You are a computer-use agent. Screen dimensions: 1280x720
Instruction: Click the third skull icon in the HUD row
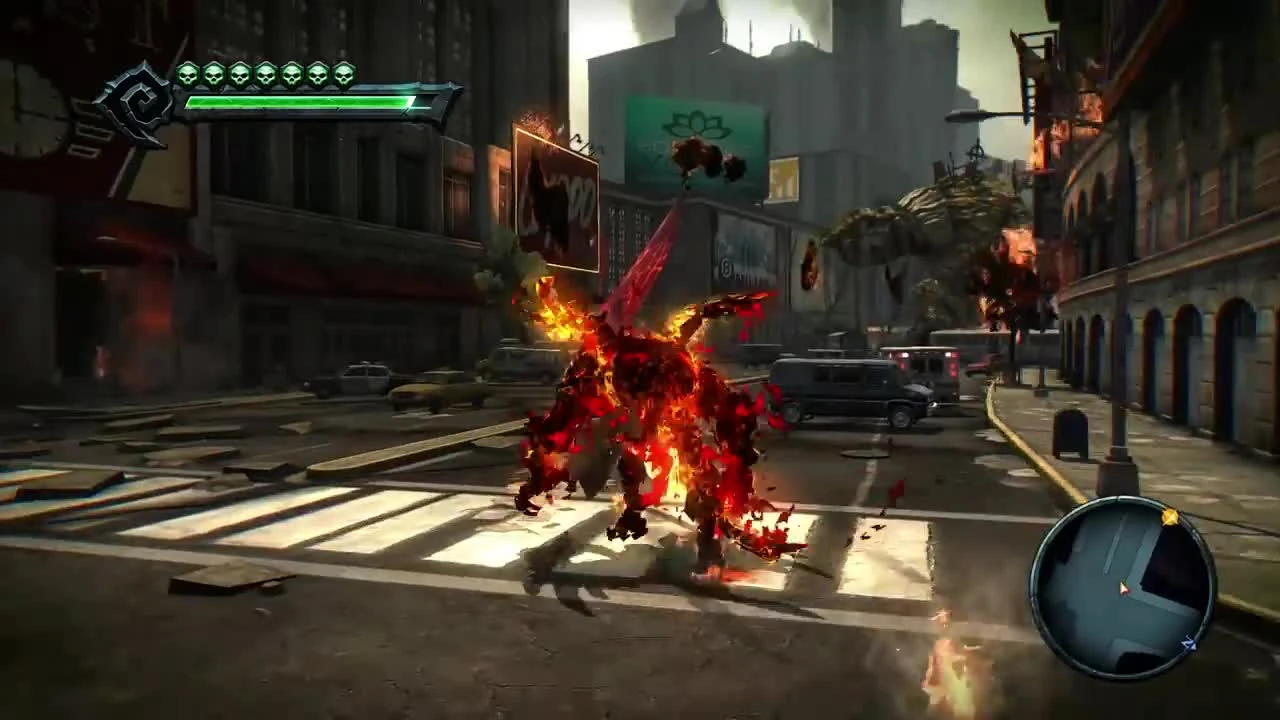click(240, 73)
